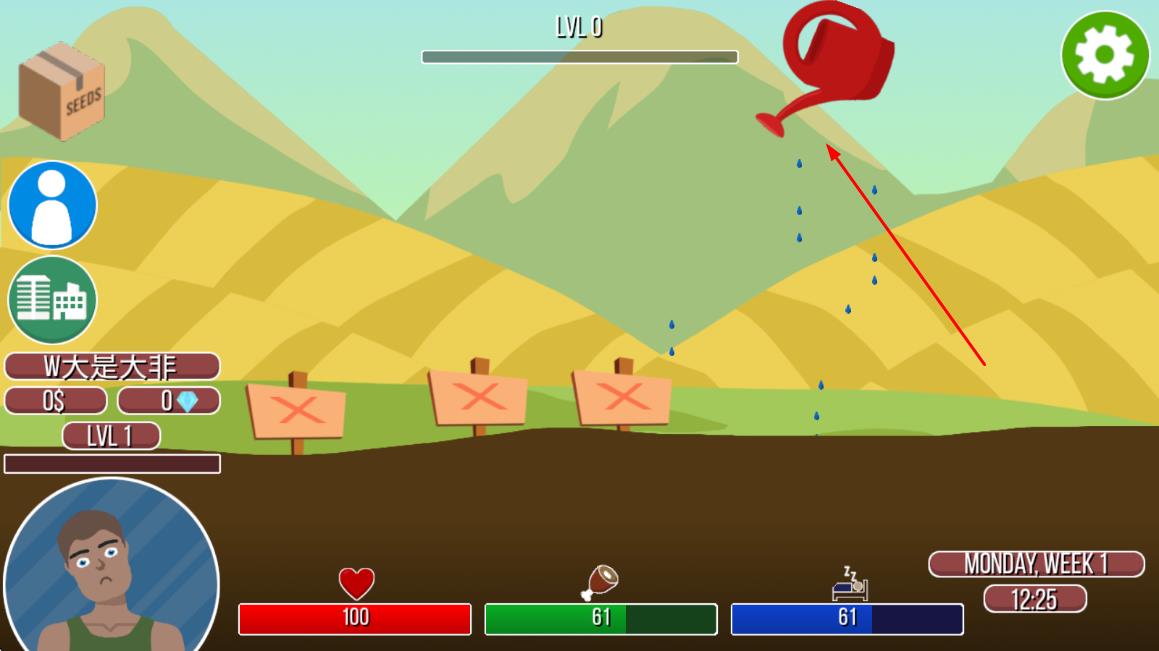1159x651 pixels.
Task: Open the green gear settings
Action: pyautogui.click(x=1105, y=55)
